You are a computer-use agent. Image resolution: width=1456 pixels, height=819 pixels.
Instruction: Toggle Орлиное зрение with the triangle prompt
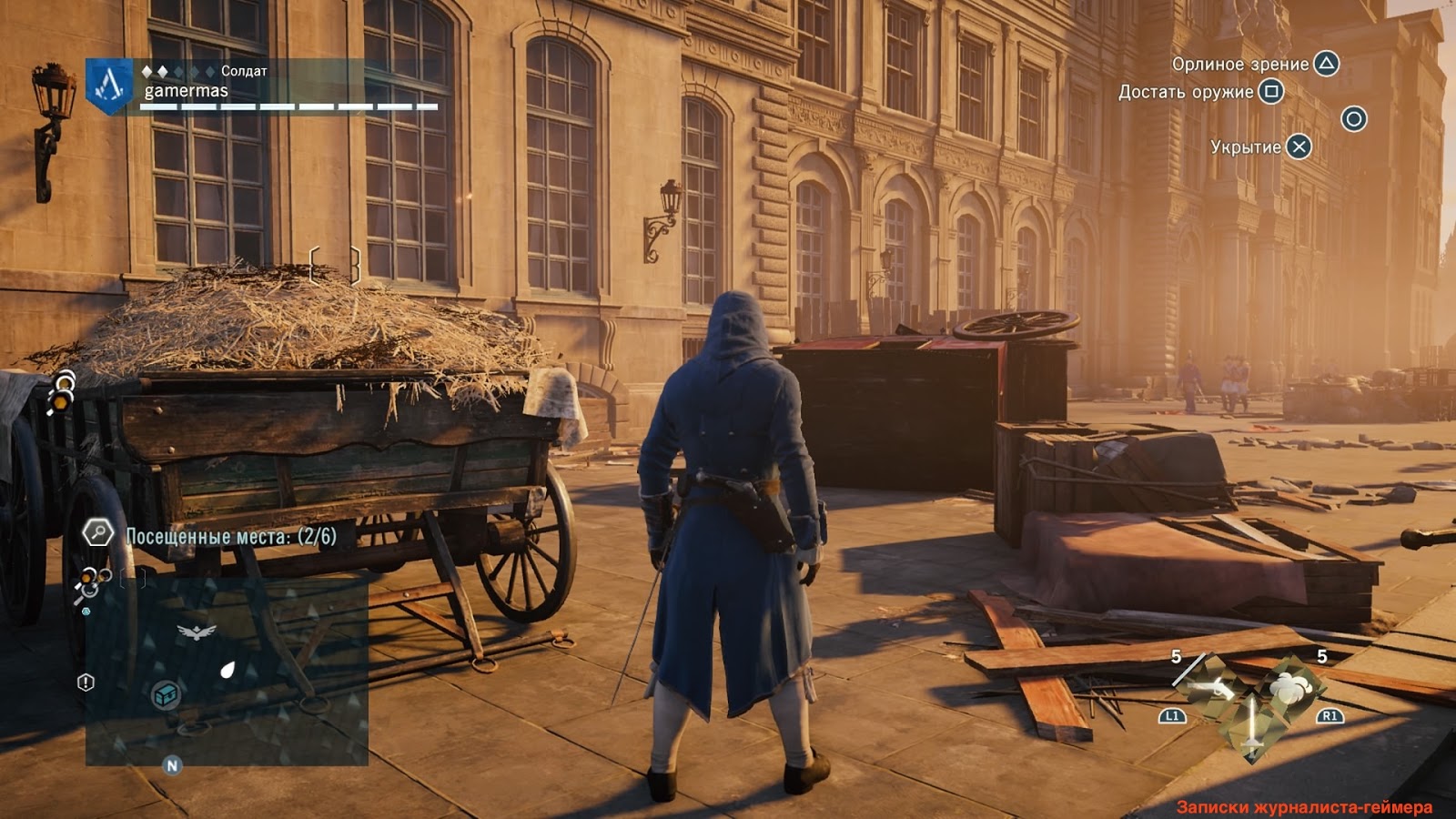point(1325,65)
